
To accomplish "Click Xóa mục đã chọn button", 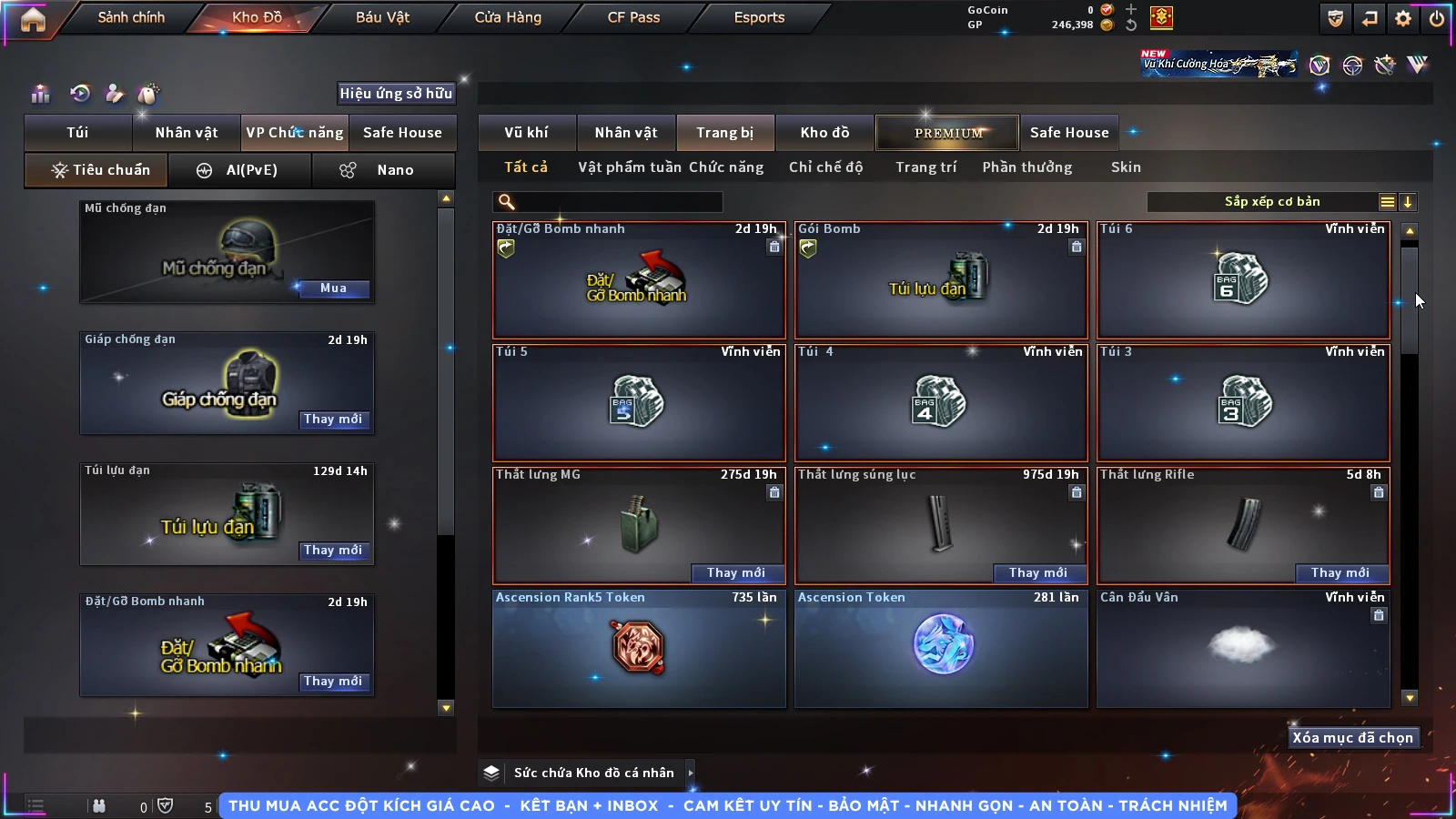I will point(1352,738).
